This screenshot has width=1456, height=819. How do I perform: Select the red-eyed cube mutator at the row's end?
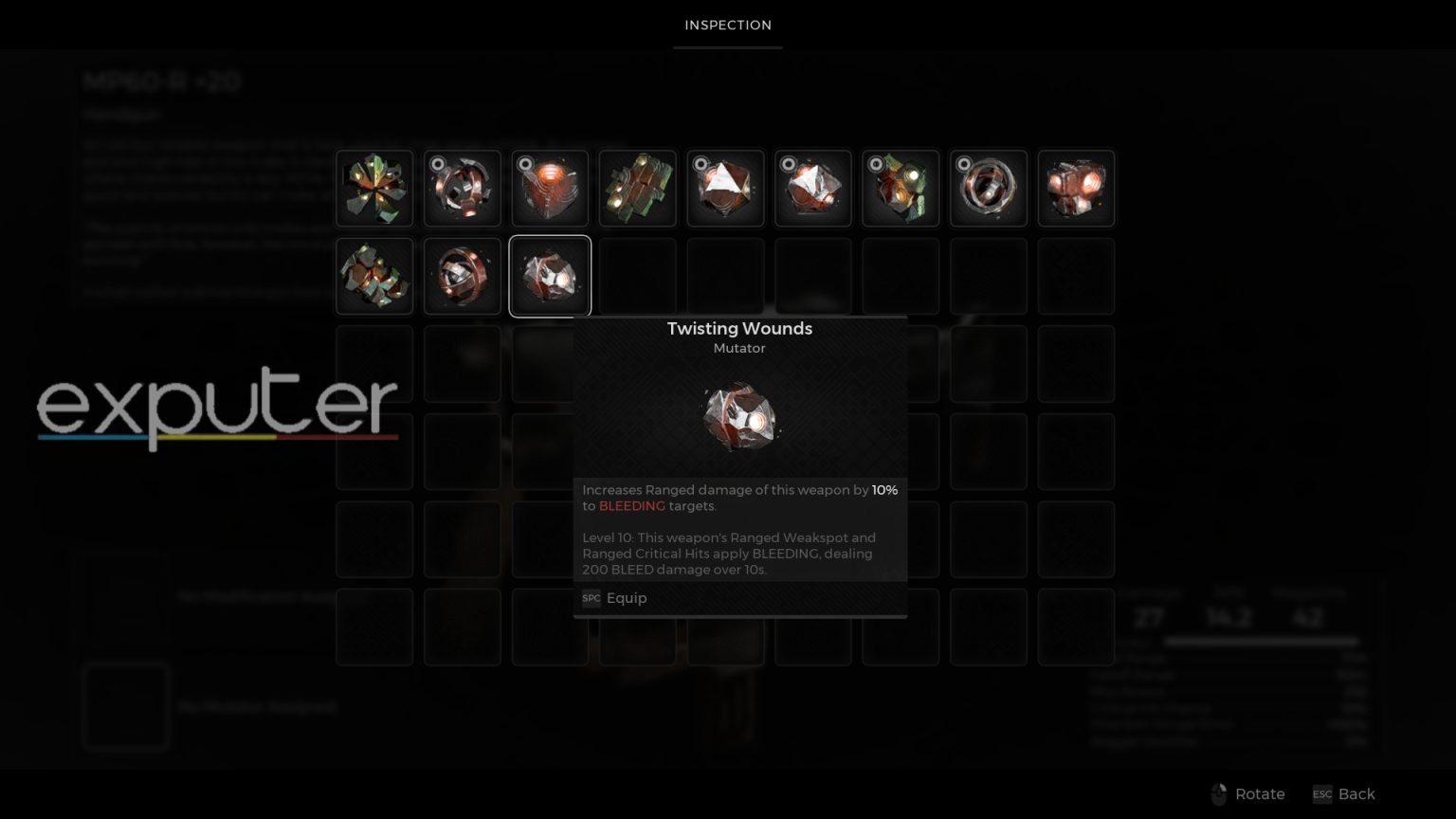click(1076, 188)
